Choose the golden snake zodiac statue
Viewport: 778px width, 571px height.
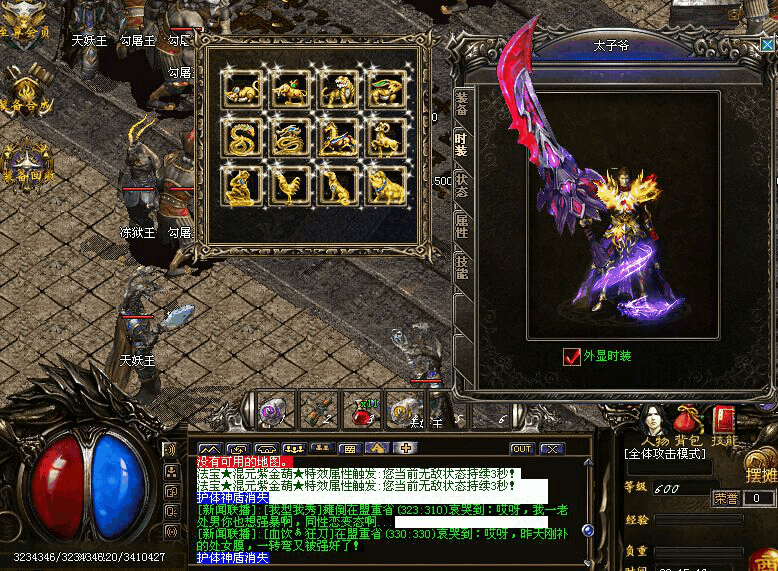[243, 138]
